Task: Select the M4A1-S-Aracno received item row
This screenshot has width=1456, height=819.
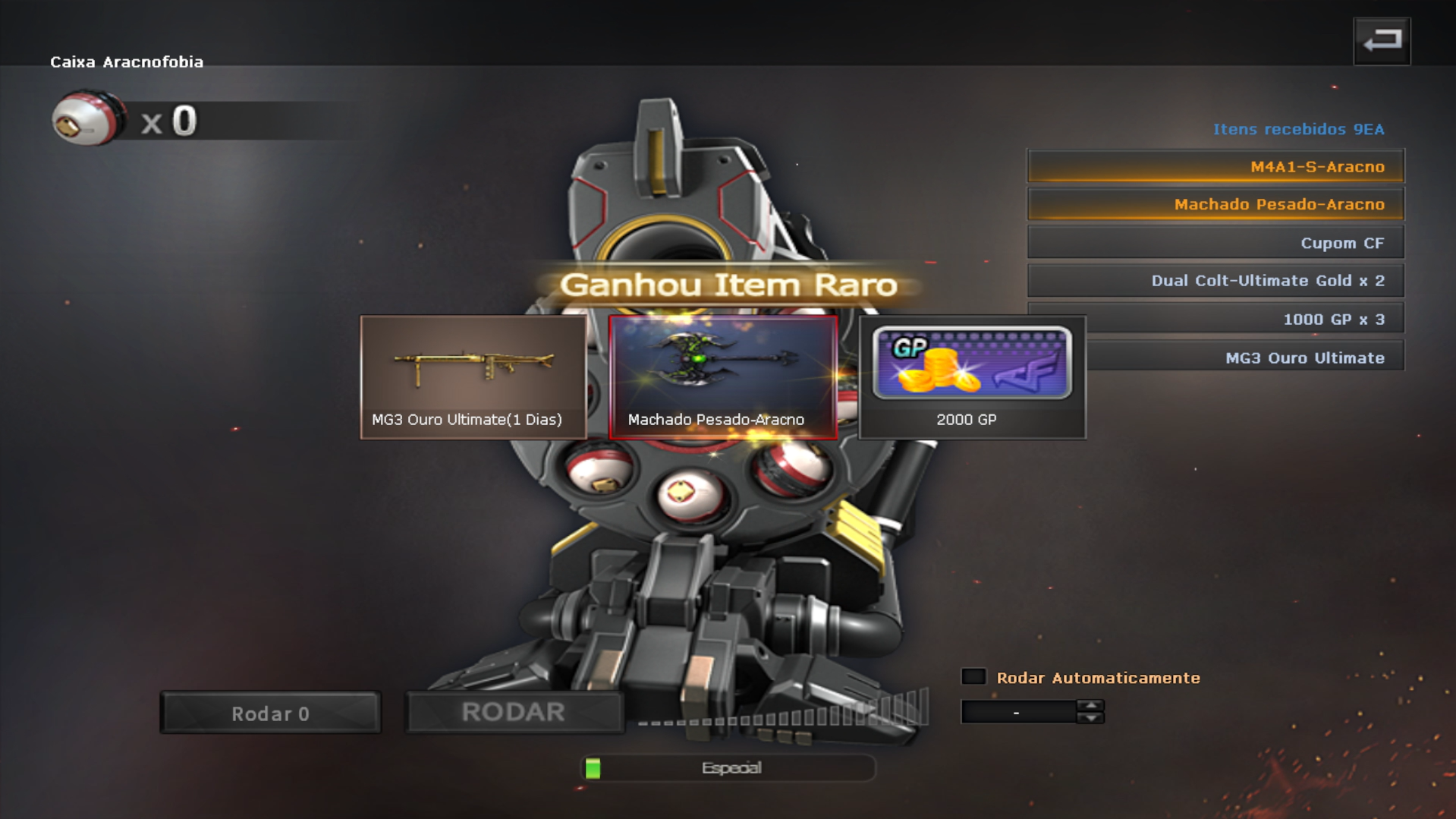Action: (x=1215, y=167)
